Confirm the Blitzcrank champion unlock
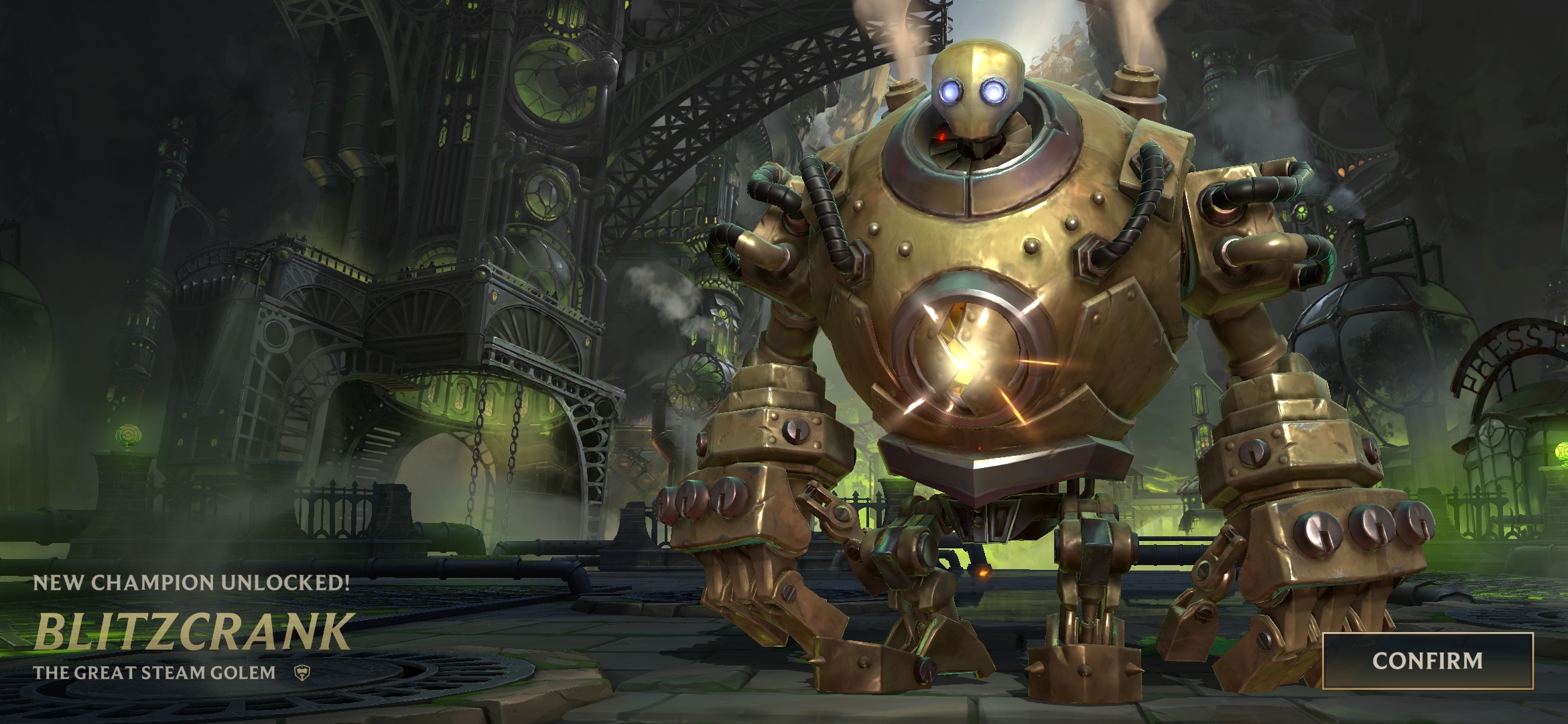The width and height of the screenshot is (1568, 724). tap(1427, 661)
